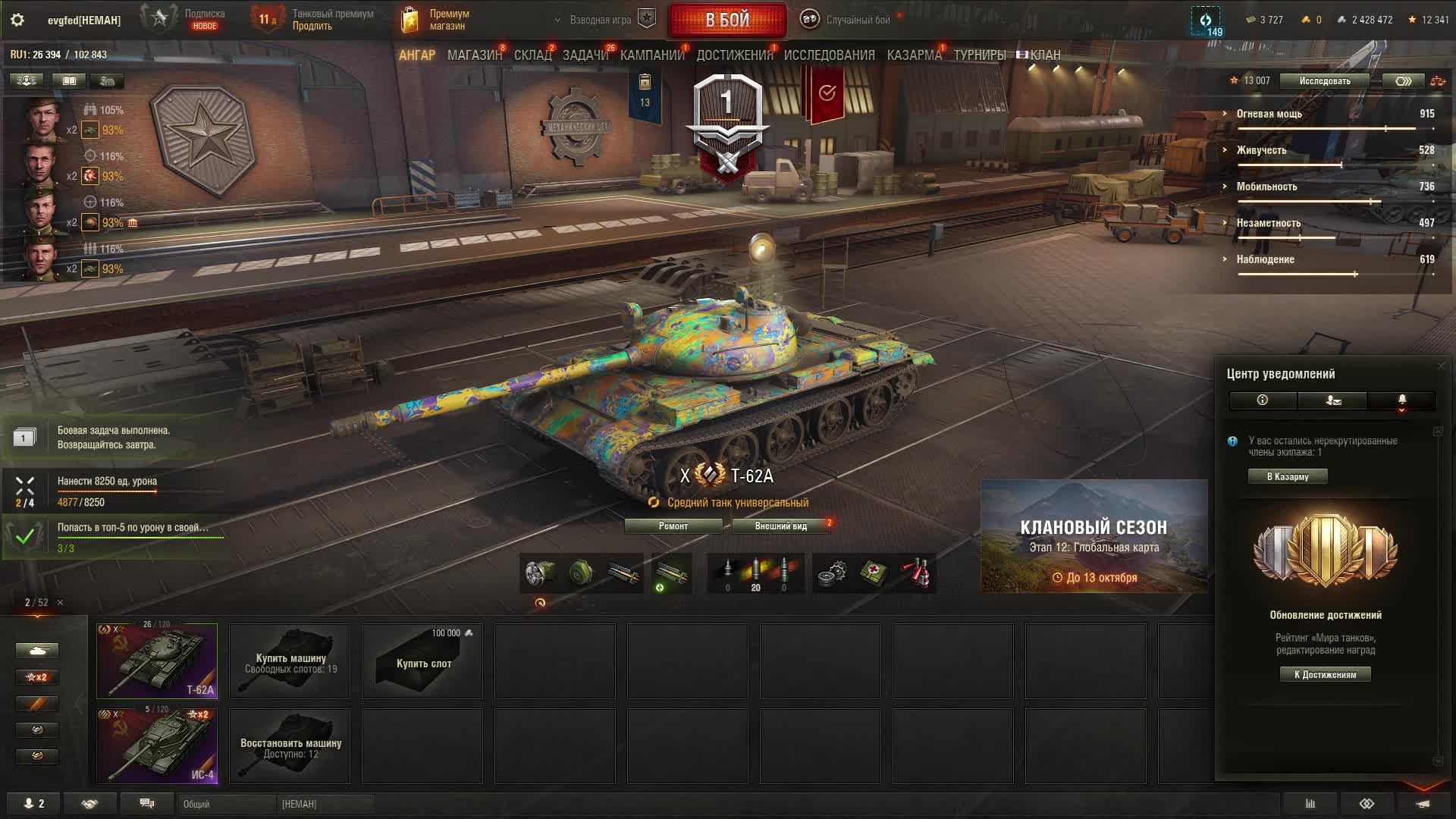This screenshot has height=819, width=1456.
Task: Open the Случайный бой mode selector
Action: [849, 20]
